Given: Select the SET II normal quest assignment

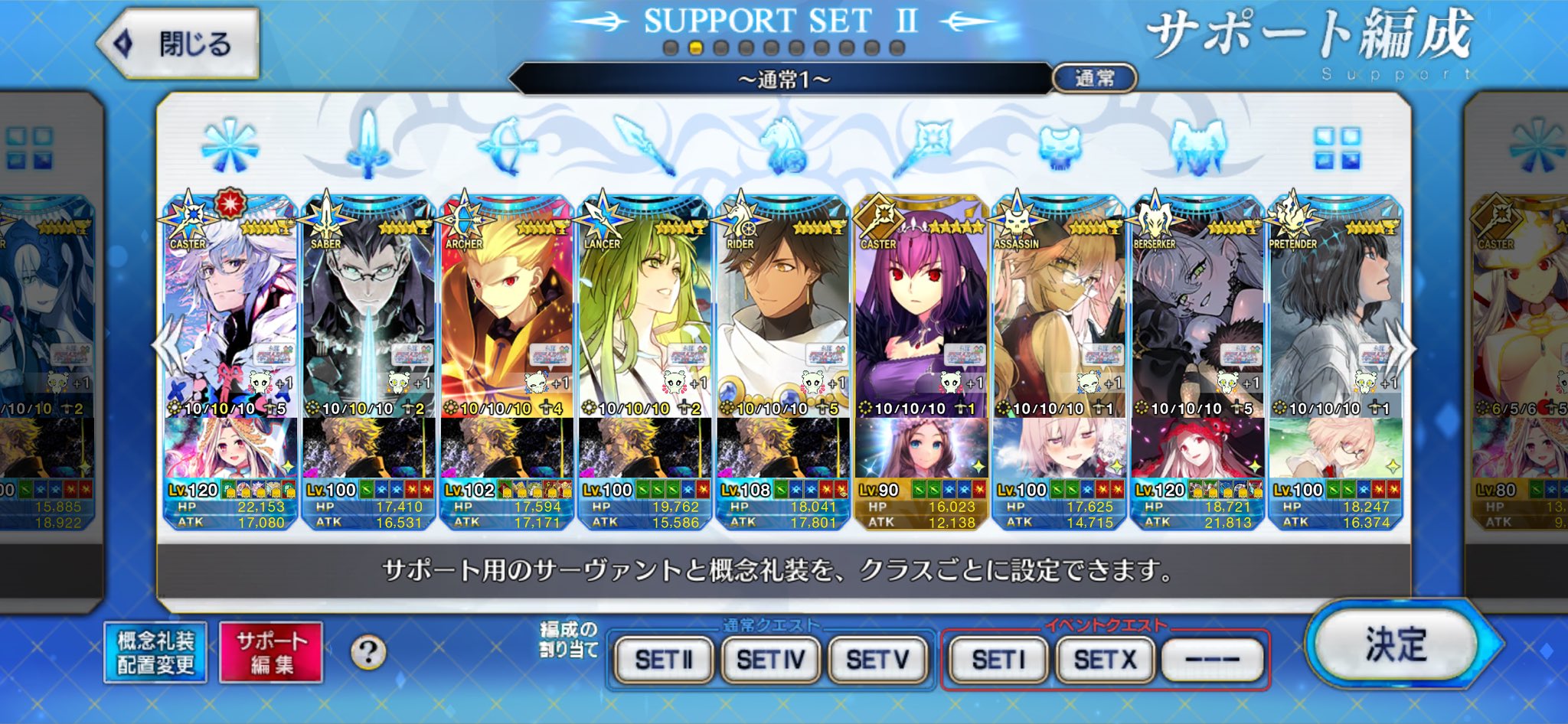Looking at the screenshot, I should point(664,659).
